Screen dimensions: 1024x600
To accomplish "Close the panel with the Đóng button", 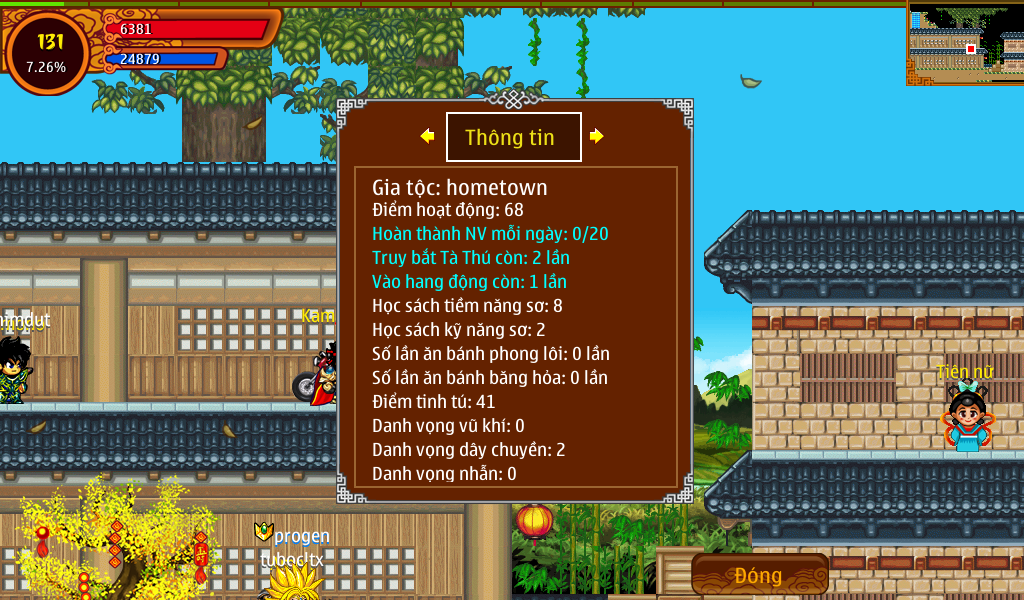I will [x=759, y=575].
